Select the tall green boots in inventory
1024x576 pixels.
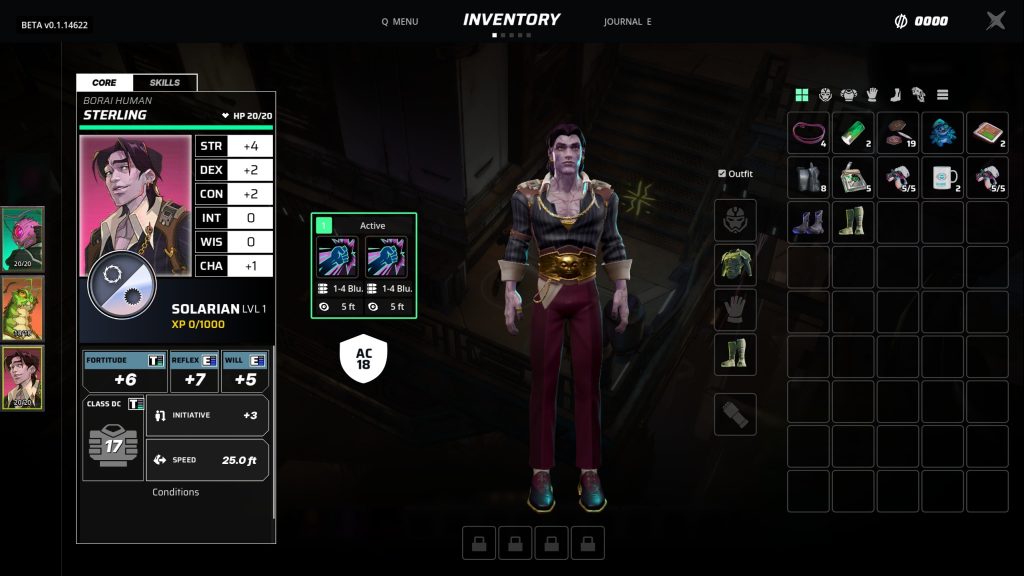point(853,222)
